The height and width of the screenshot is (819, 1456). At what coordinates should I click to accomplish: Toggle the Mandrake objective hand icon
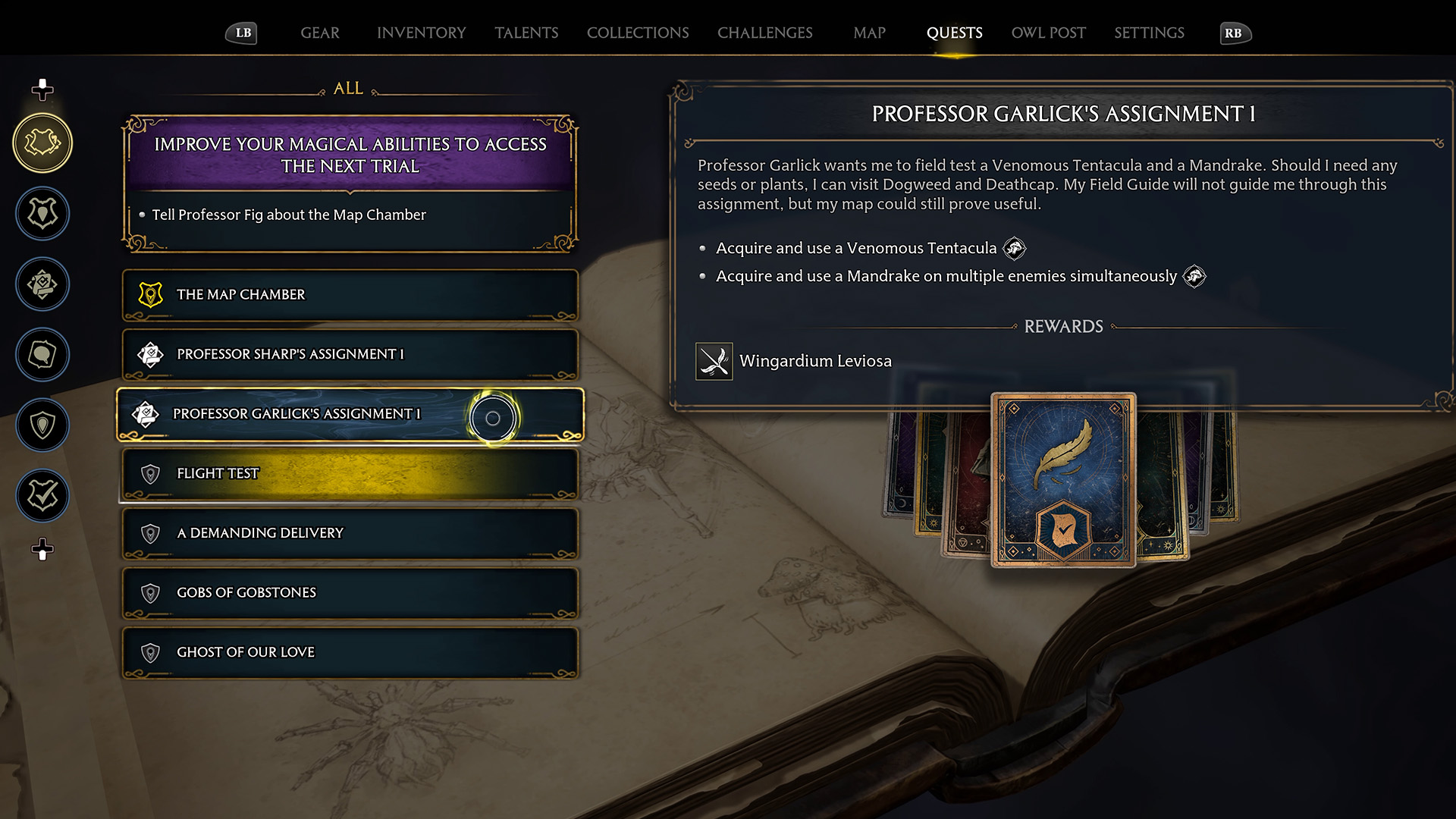tap(1194, 276)
